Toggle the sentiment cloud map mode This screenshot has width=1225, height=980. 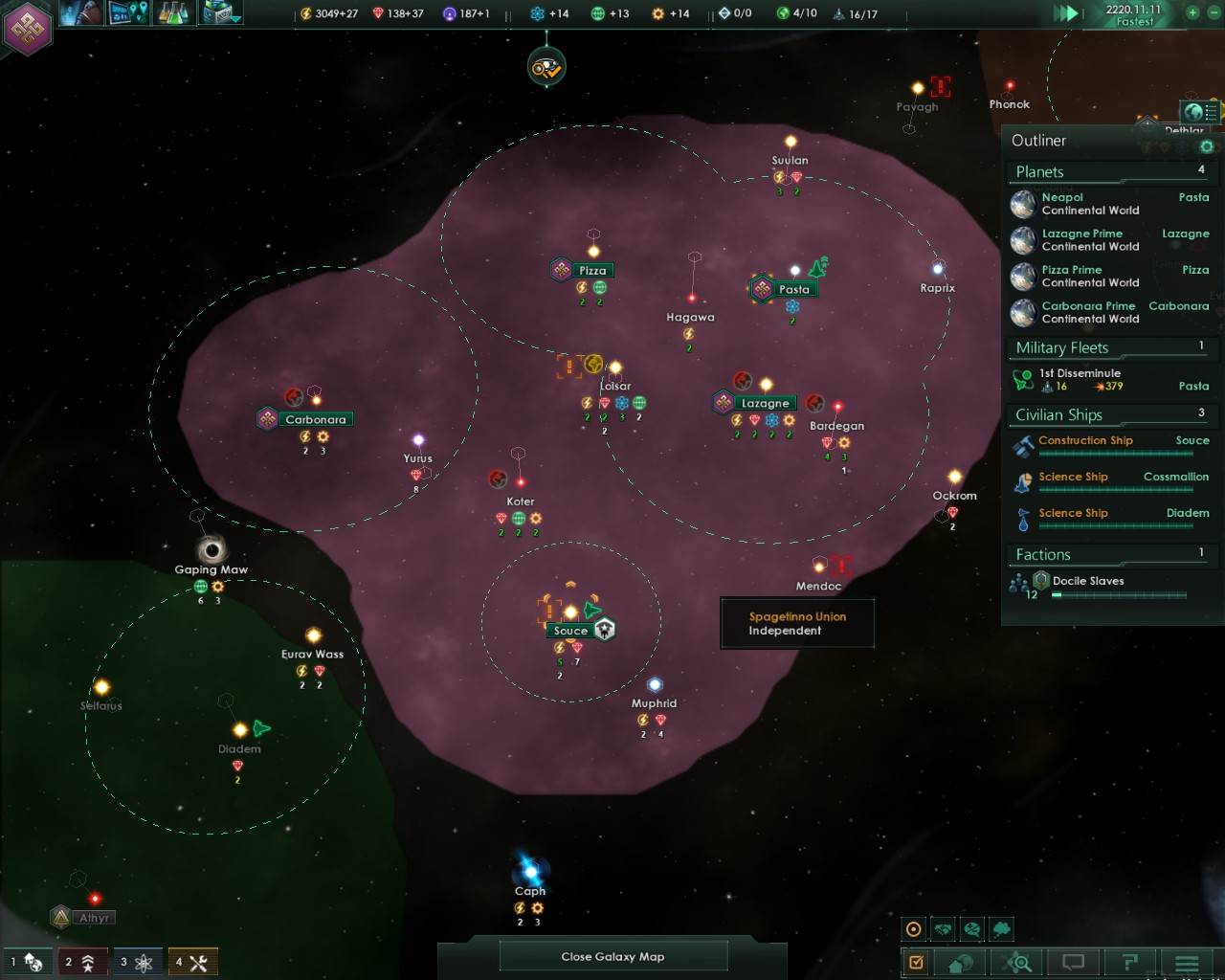pyautogui.click(x=999, y=927)
